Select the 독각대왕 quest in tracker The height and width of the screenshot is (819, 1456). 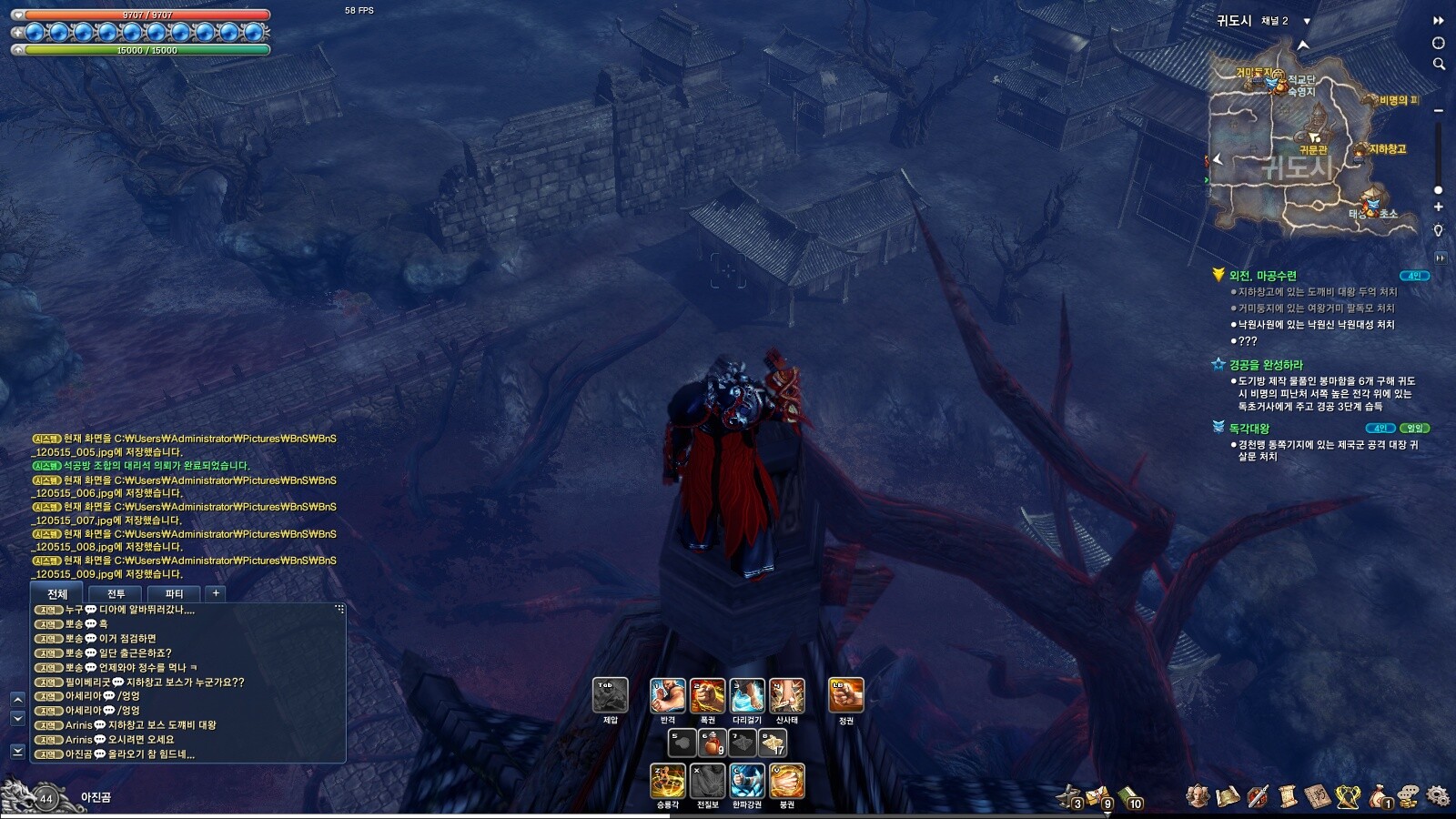pos(1249,428)
